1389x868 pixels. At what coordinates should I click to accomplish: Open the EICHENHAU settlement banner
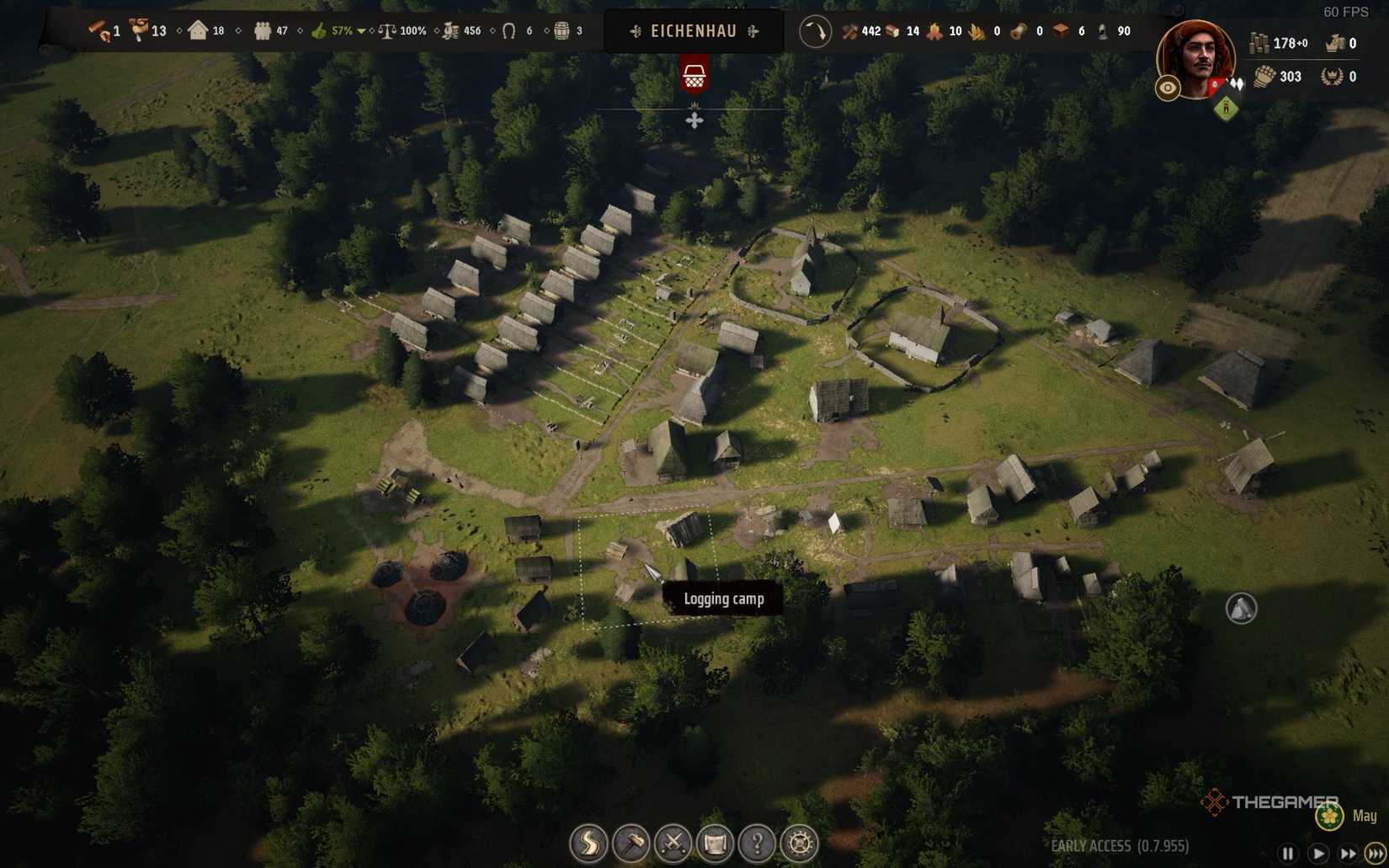[x=692, y=31]
